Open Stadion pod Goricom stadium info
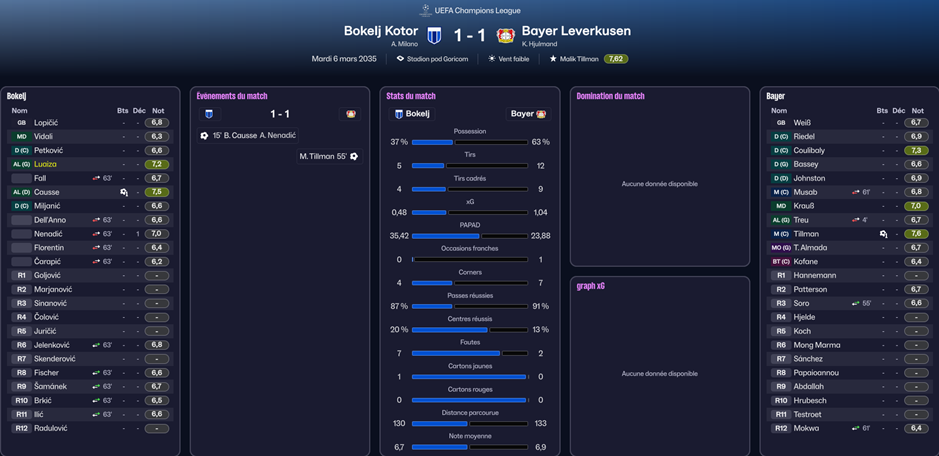 click(x=436, y=59)
